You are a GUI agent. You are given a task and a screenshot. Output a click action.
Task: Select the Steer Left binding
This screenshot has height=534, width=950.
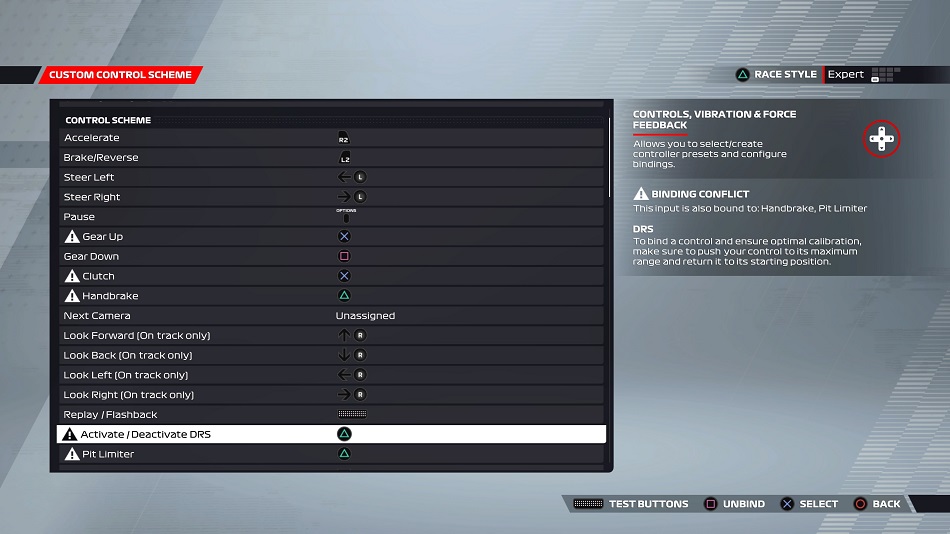[x=330, y=177]
